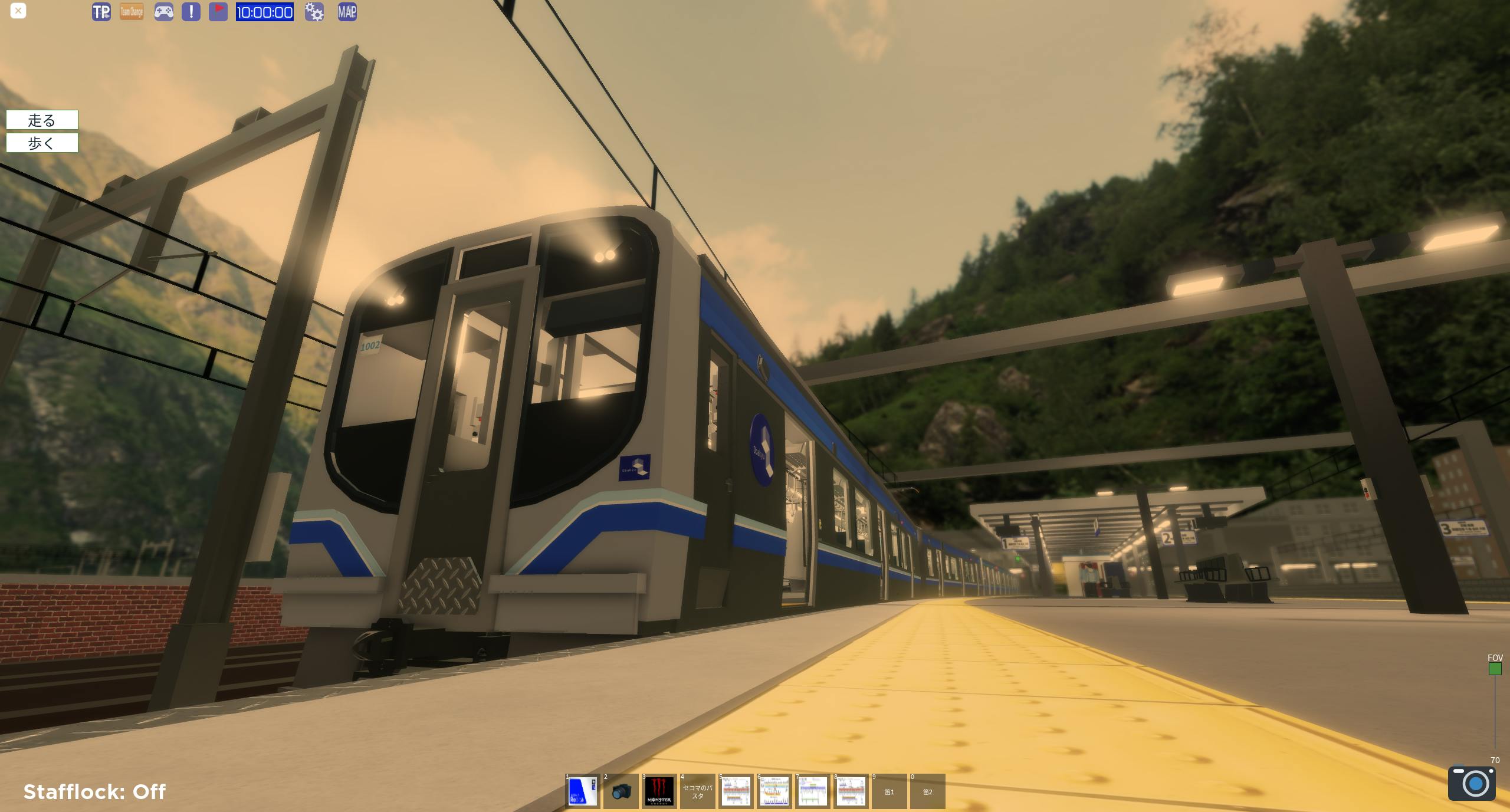The image size is (1510, 812).
Task: Click the exclamation mark icon
Action: 191,12
